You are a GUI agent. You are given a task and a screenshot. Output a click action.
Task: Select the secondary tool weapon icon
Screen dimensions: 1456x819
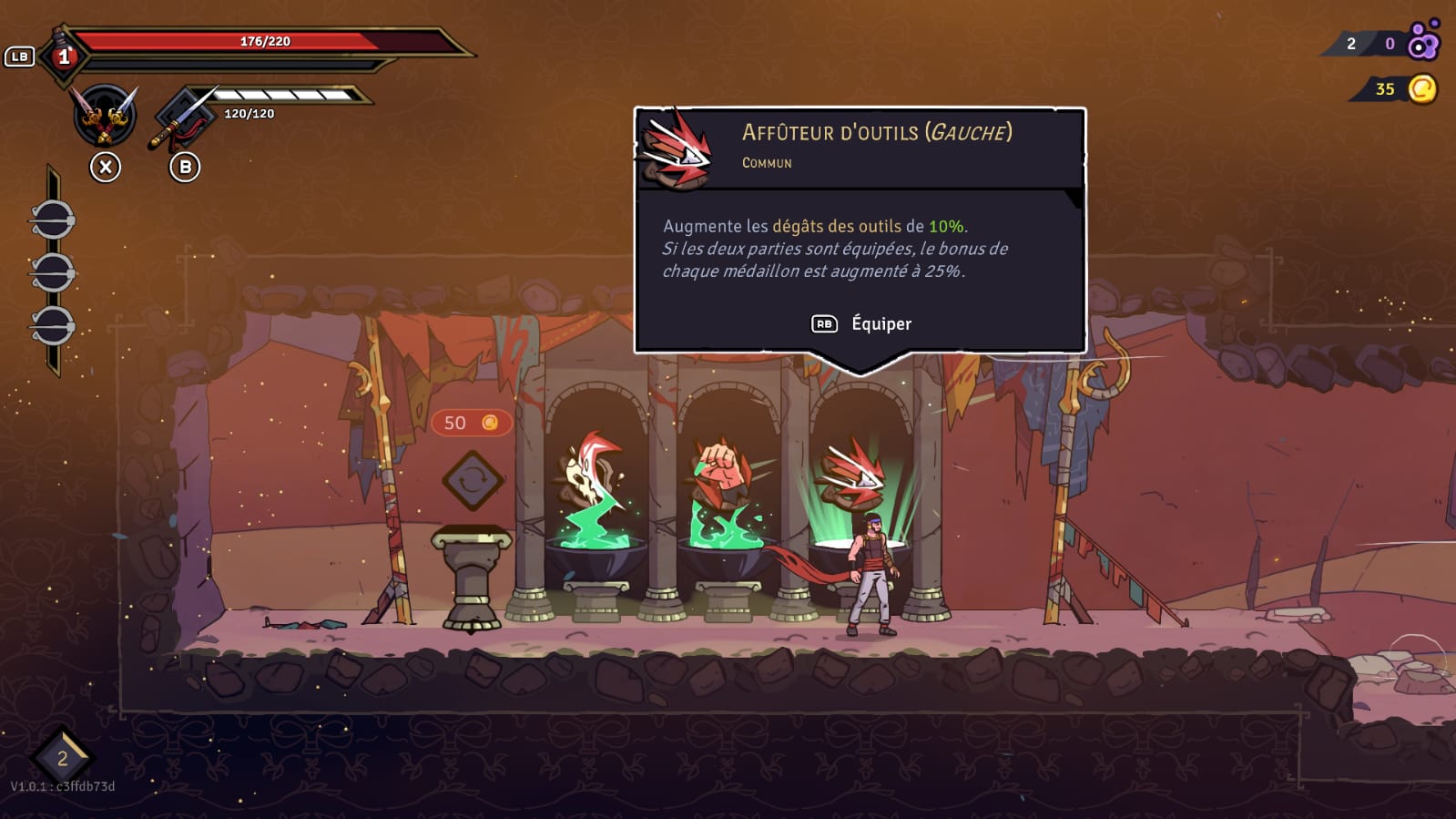click(185, 118)
